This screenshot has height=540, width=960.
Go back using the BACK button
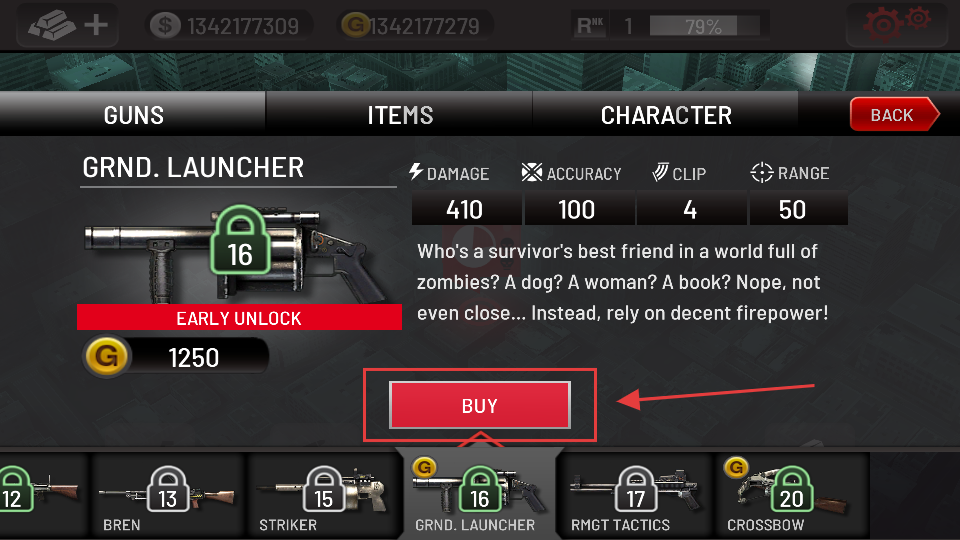(893, 115)
